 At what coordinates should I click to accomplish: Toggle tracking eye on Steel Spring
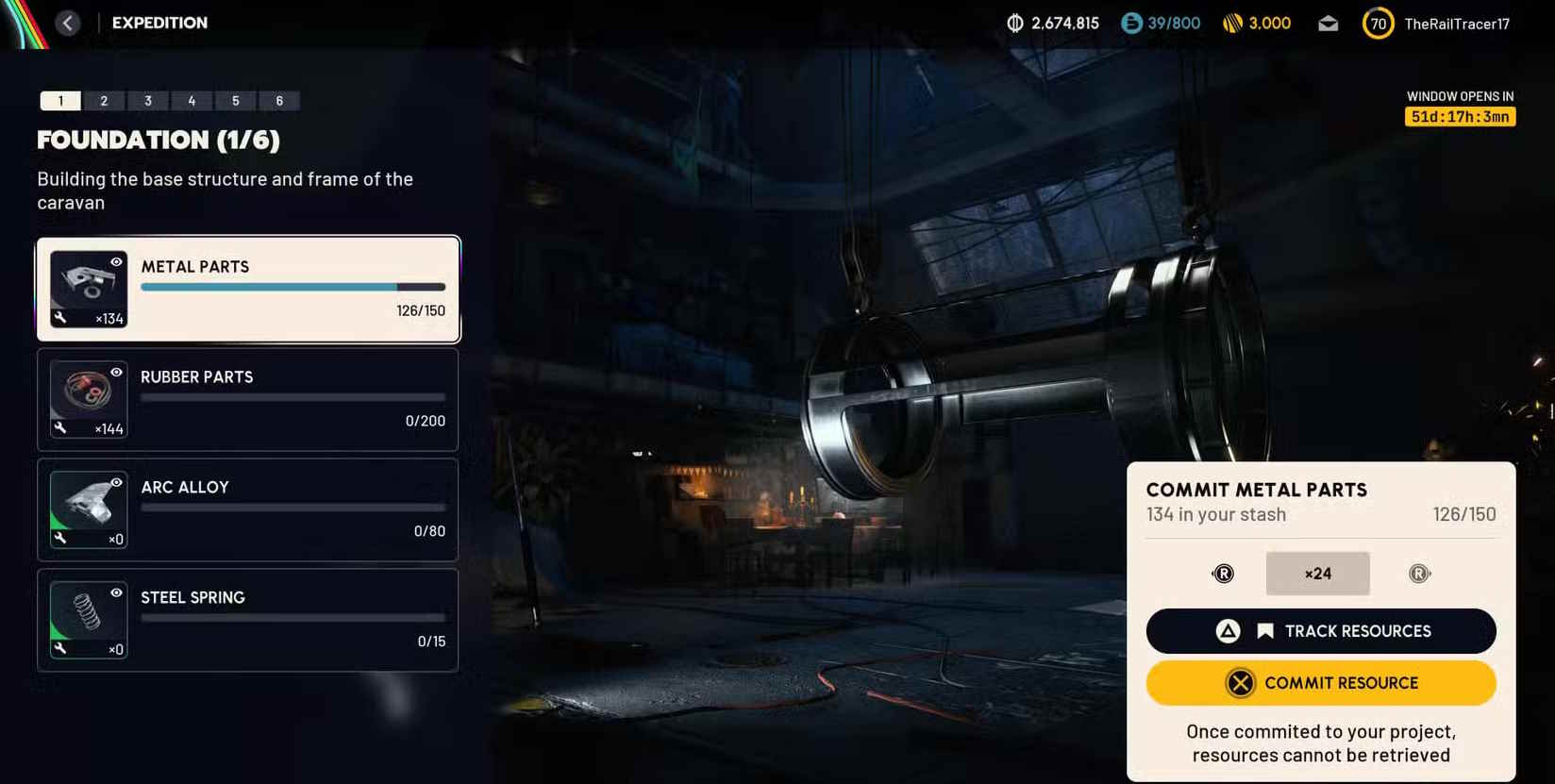116,592
